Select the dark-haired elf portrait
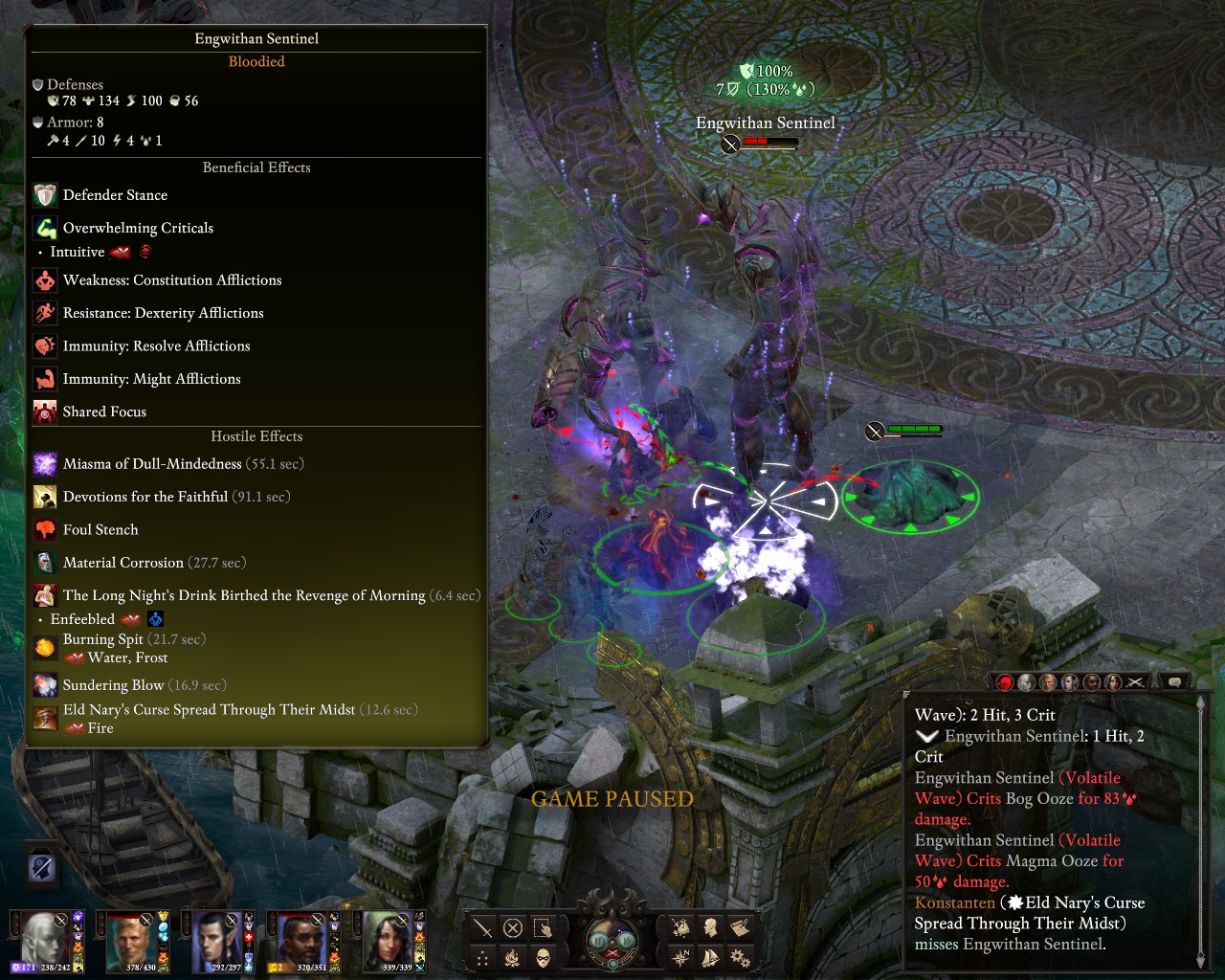 click(216, 939)
